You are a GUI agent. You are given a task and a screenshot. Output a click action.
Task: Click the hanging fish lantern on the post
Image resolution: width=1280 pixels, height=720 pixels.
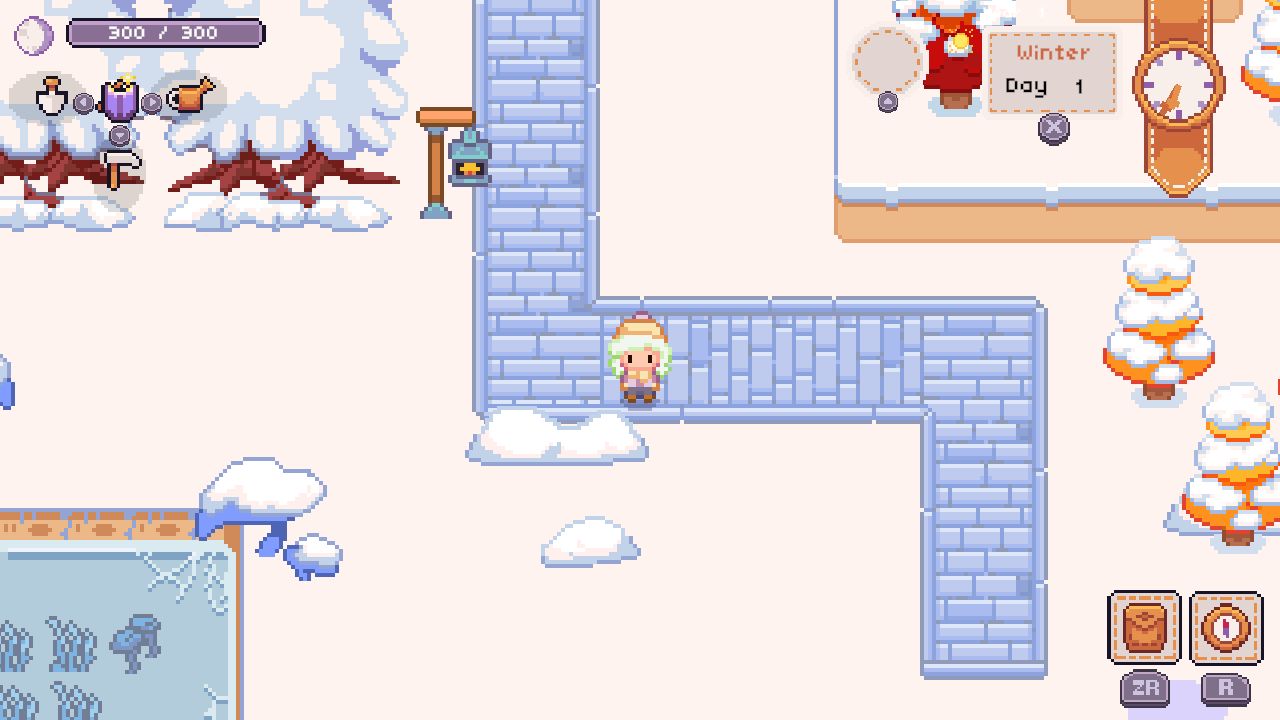[468, 158]
